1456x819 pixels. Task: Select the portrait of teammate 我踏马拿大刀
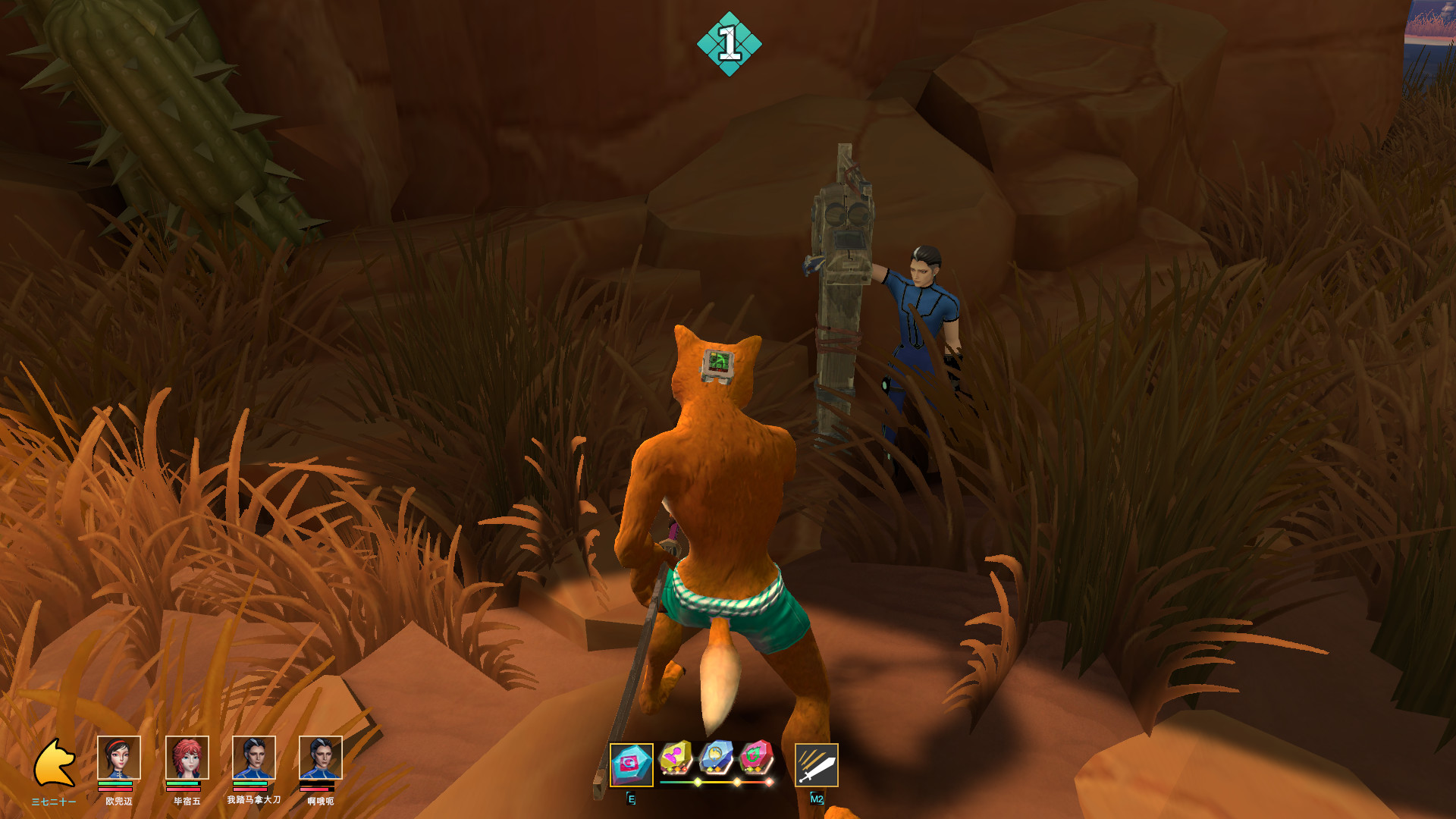(x=254, y=758)
